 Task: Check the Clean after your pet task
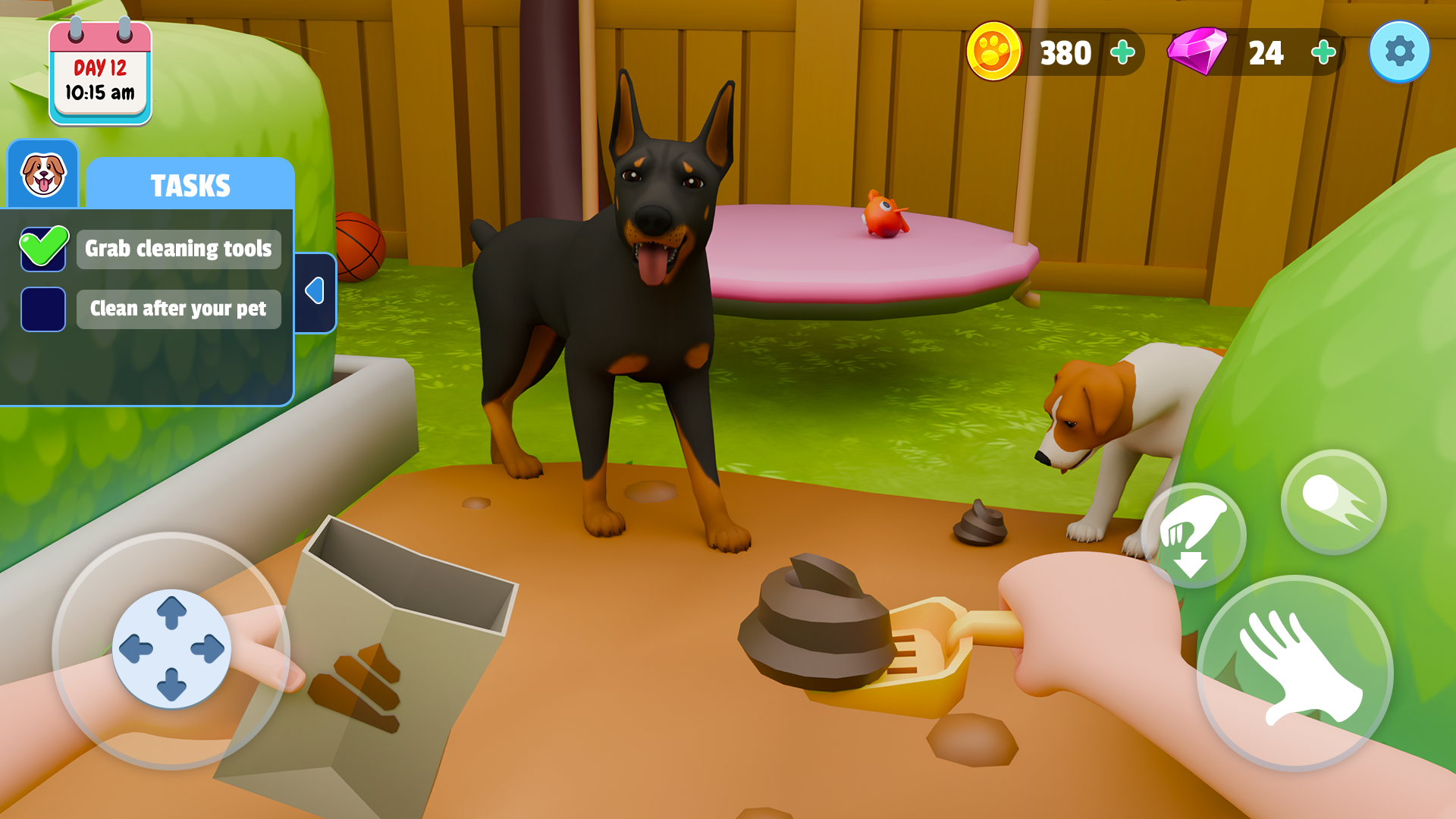pyautogui.click(x=43, y=309)
